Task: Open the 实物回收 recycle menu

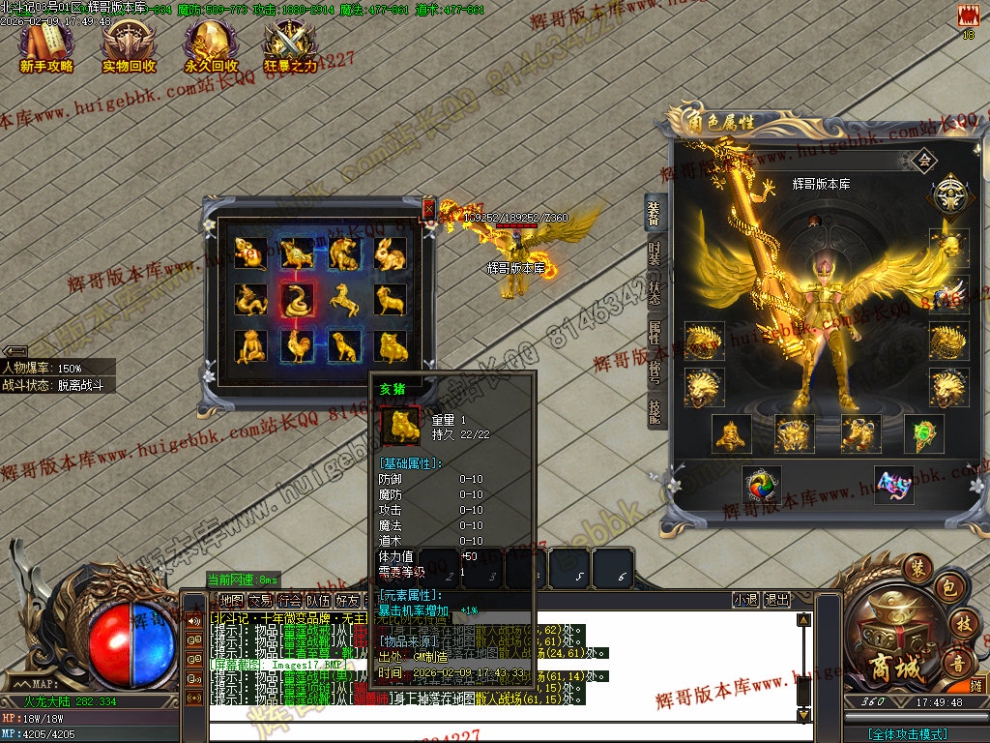Action: point(129,47)
